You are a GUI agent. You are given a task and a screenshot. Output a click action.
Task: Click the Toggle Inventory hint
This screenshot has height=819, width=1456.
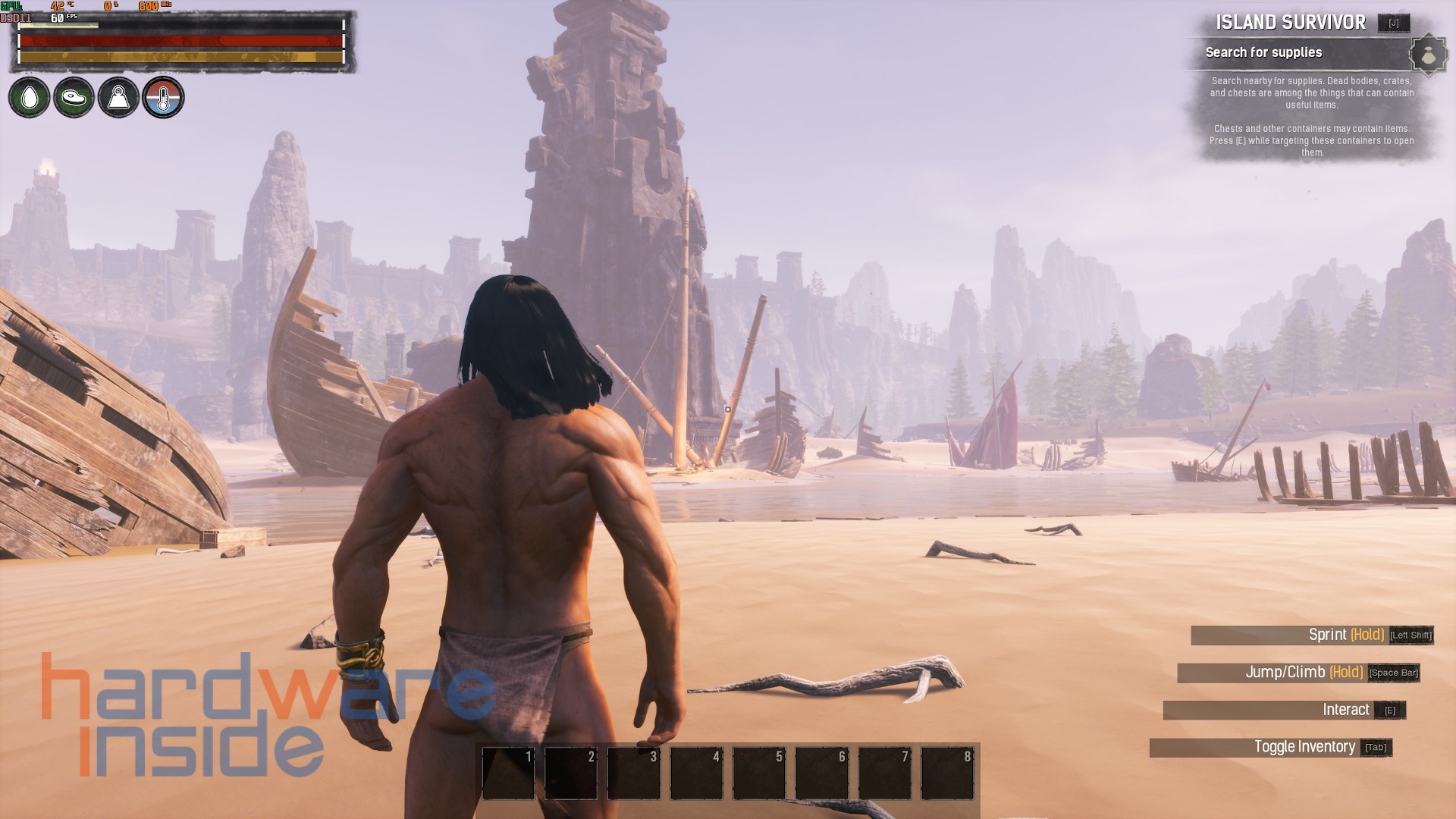[x=1304, y=747]
